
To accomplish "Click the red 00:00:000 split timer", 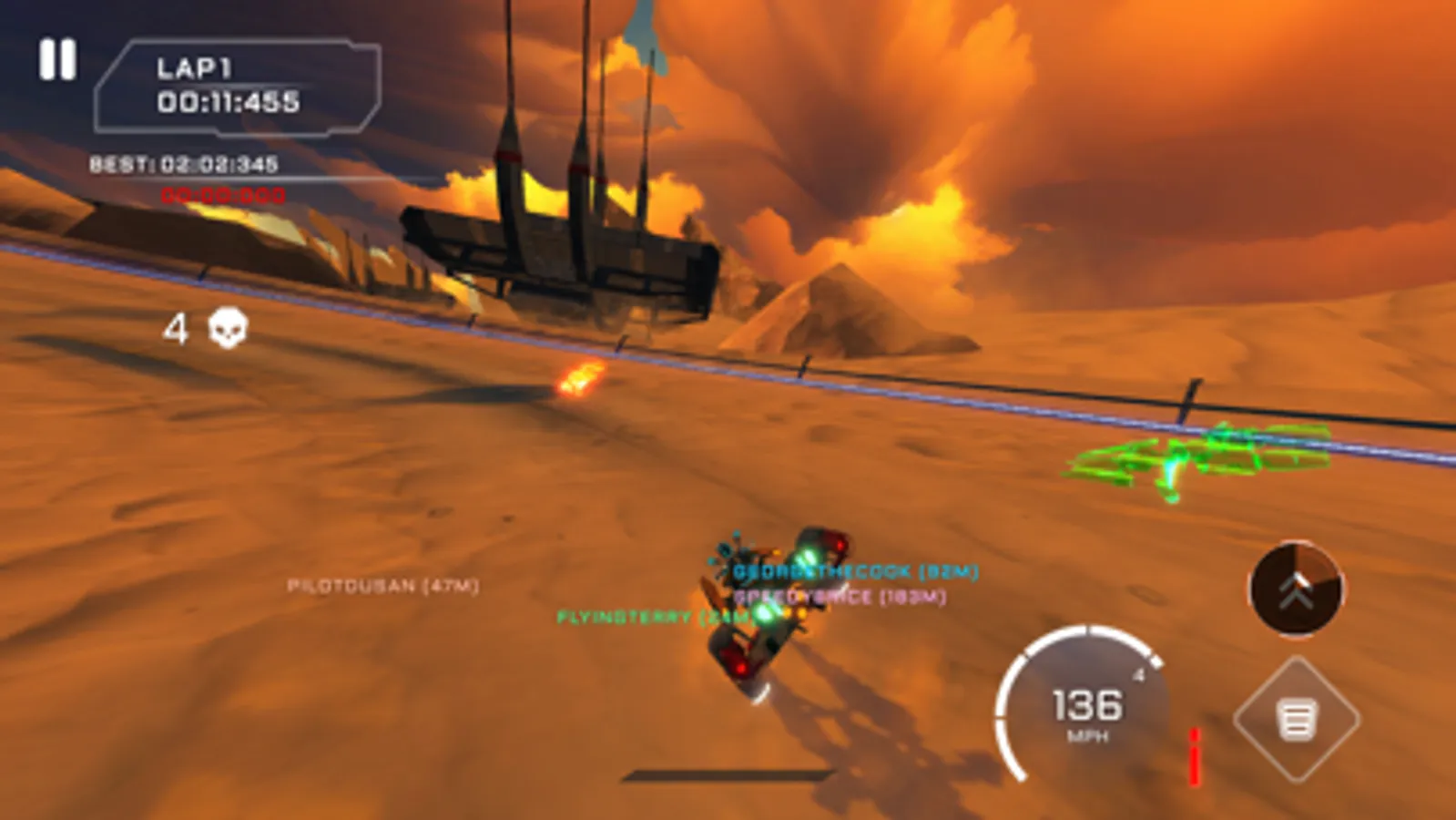I will tap(225, 194).
